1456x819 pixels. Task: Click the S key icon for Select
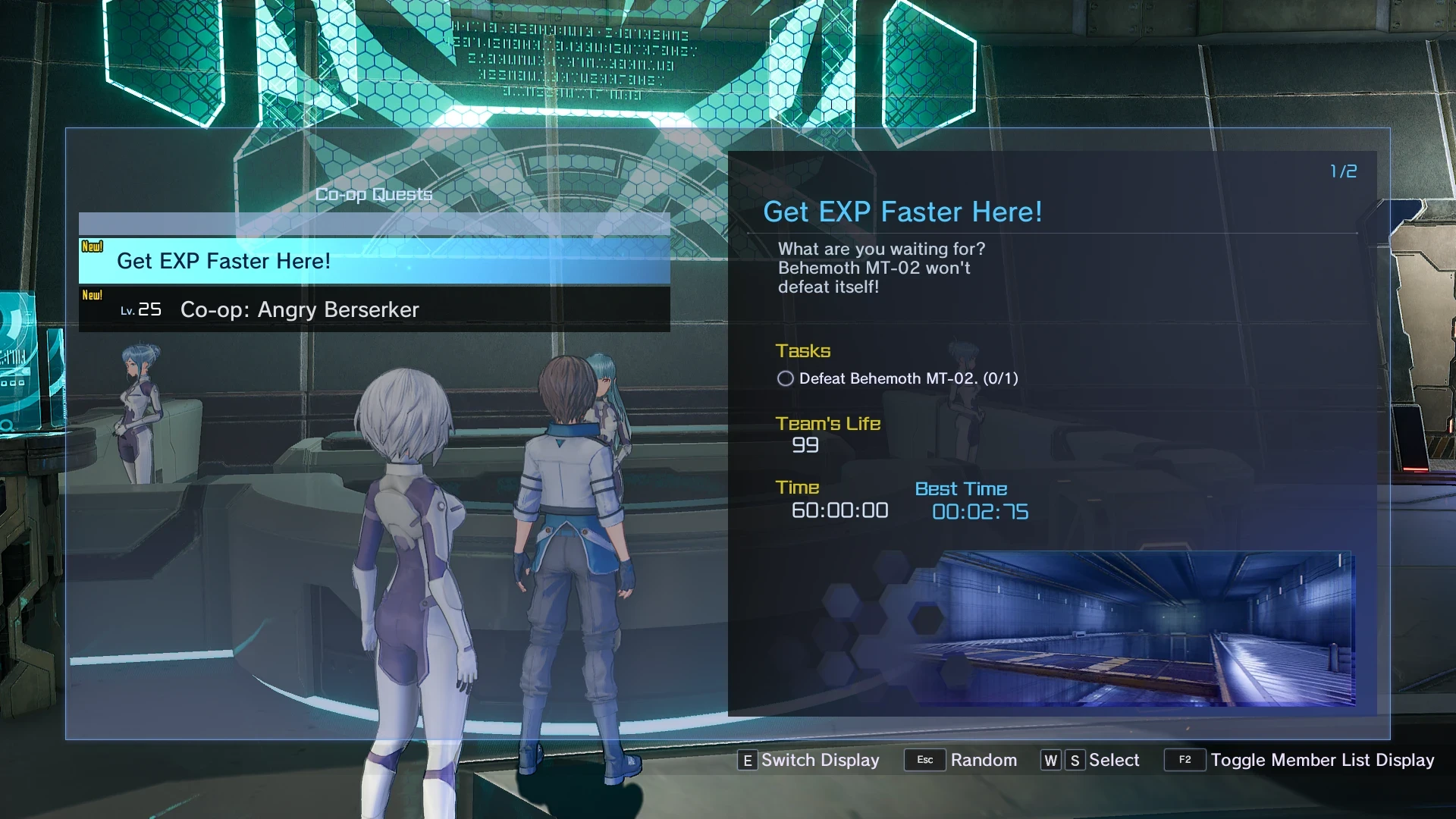pyautogui.click(x=1074, y=760)
